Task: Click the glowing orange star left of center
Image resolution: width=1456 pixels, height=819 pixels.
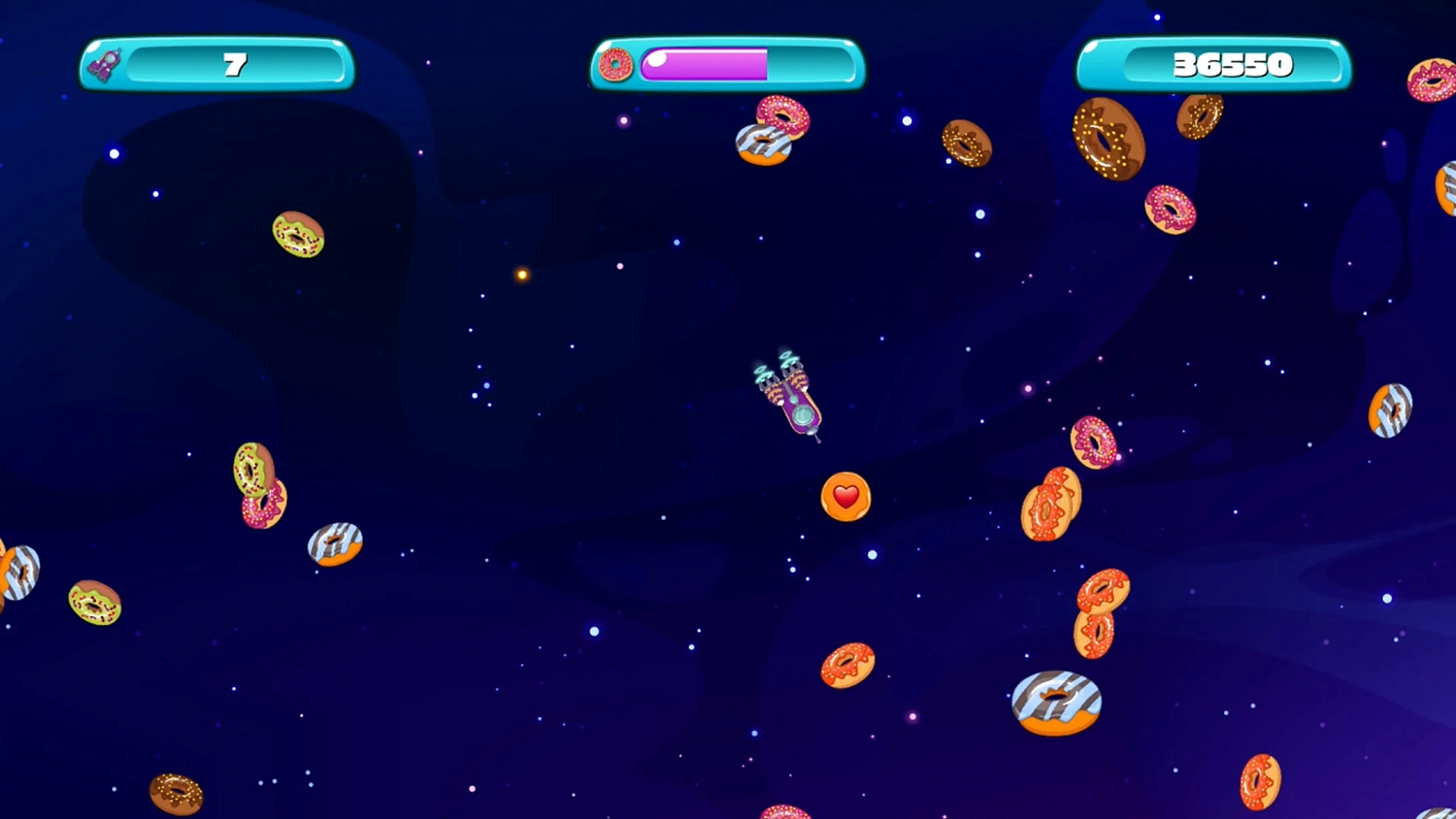Action: point(520,273)
